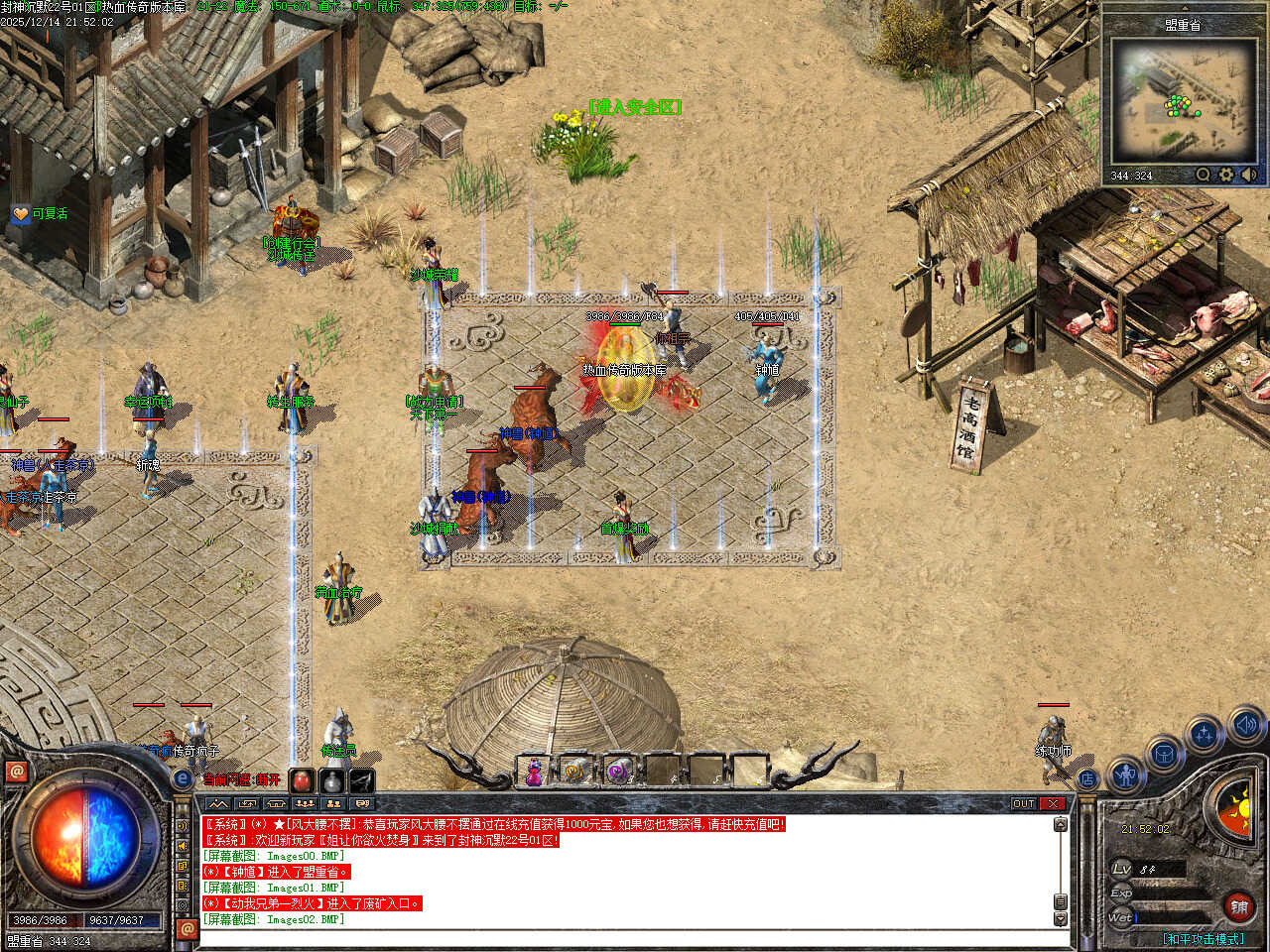Click the 可复活 revive status icon

[21, 213]
